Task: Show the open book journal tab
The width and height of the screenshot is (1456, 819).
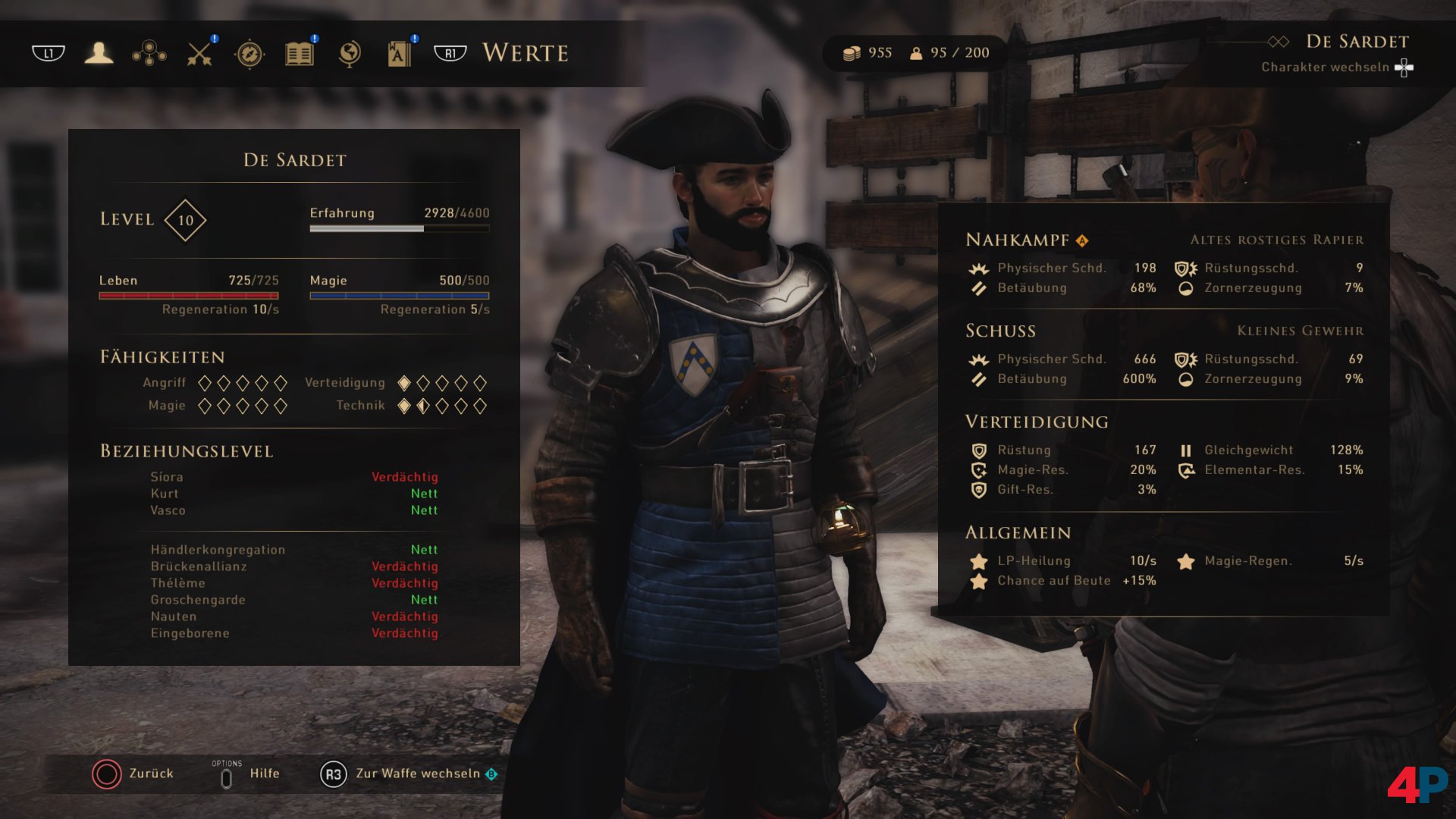Action: click(x=300, y=54)
